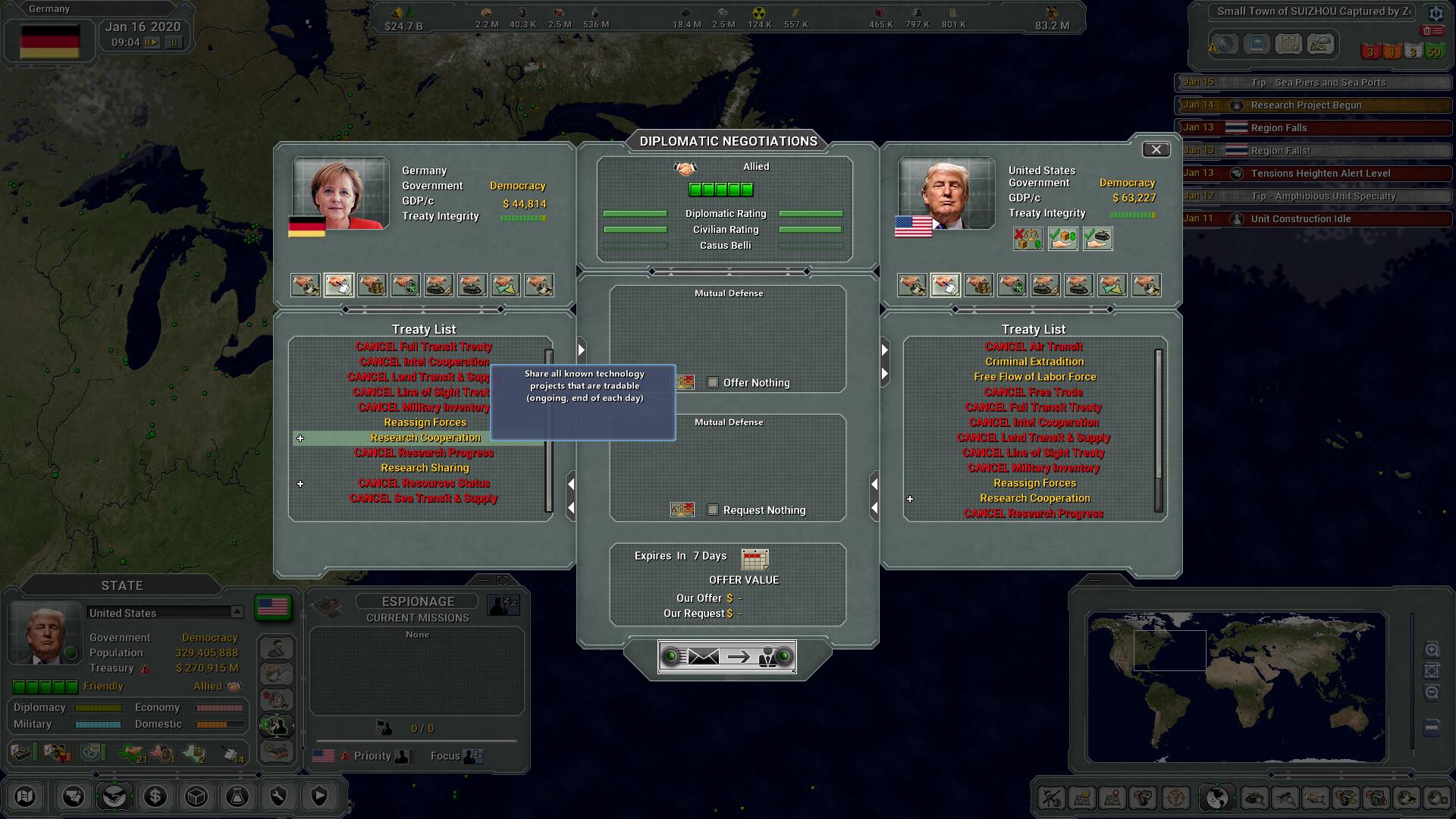The height and width of the screenshot is (819, 1456).
Task: Click the Diplomatic Rating bar
Action: click(637, 213)
